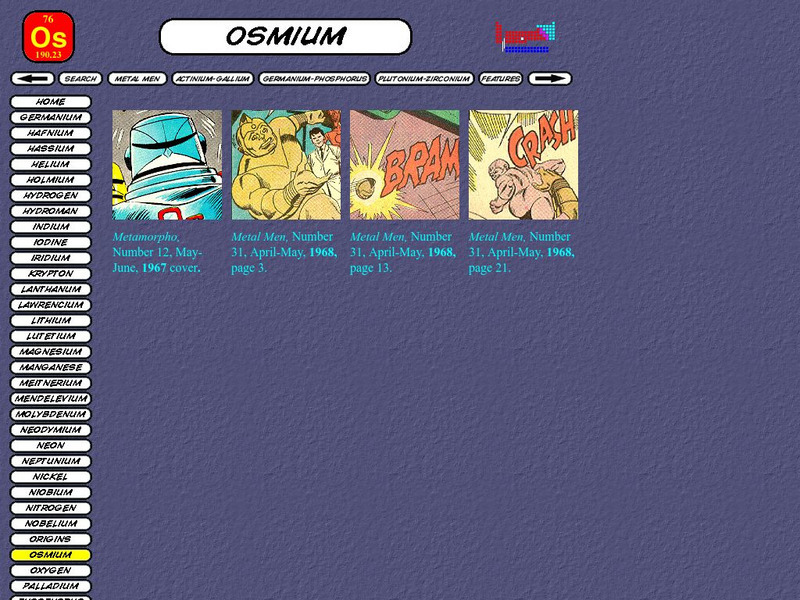Click the left arrow navigation button

pyautogui.click(x=33, y=78)
